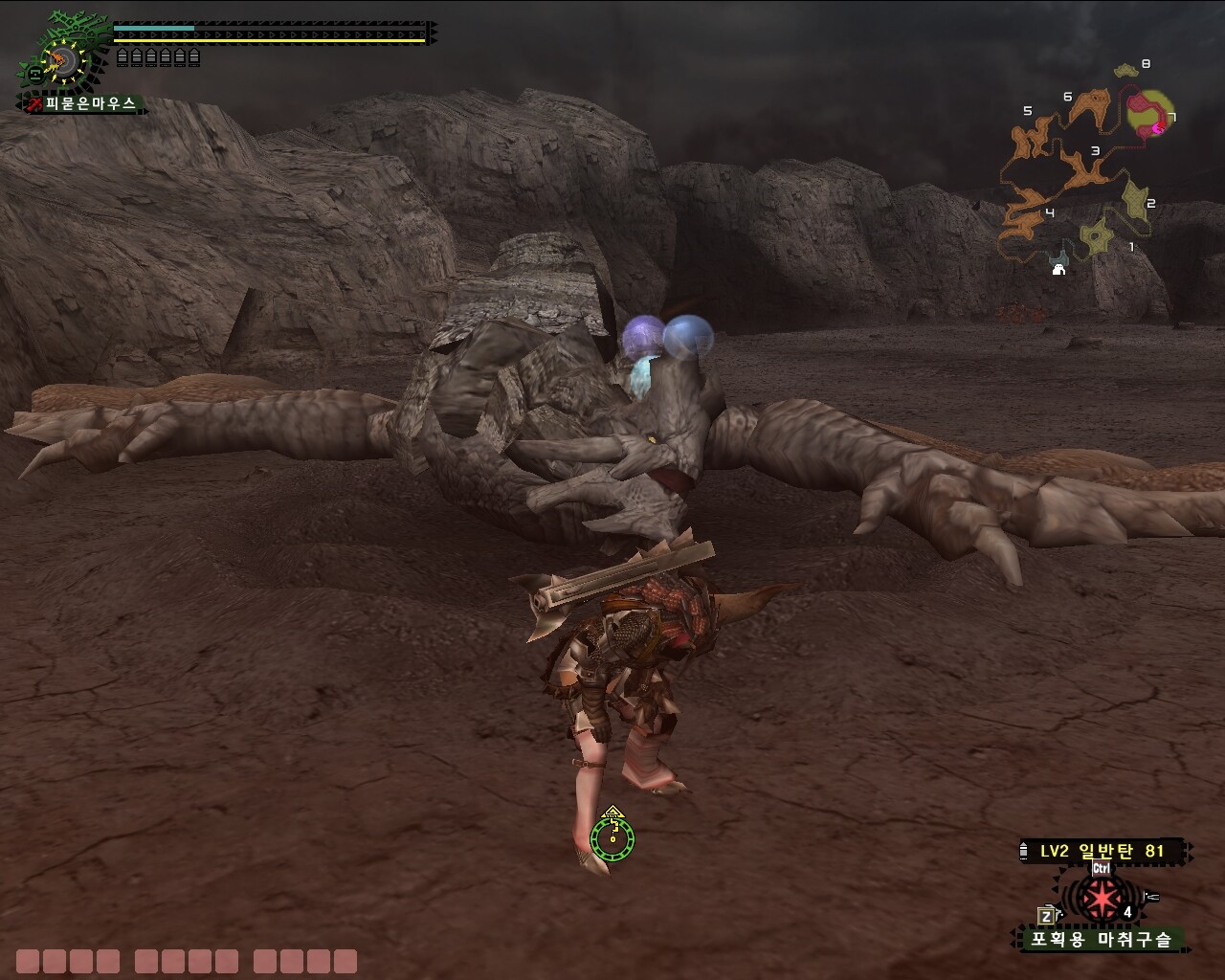Click area 6 on the minimap

coord(1091,105)
